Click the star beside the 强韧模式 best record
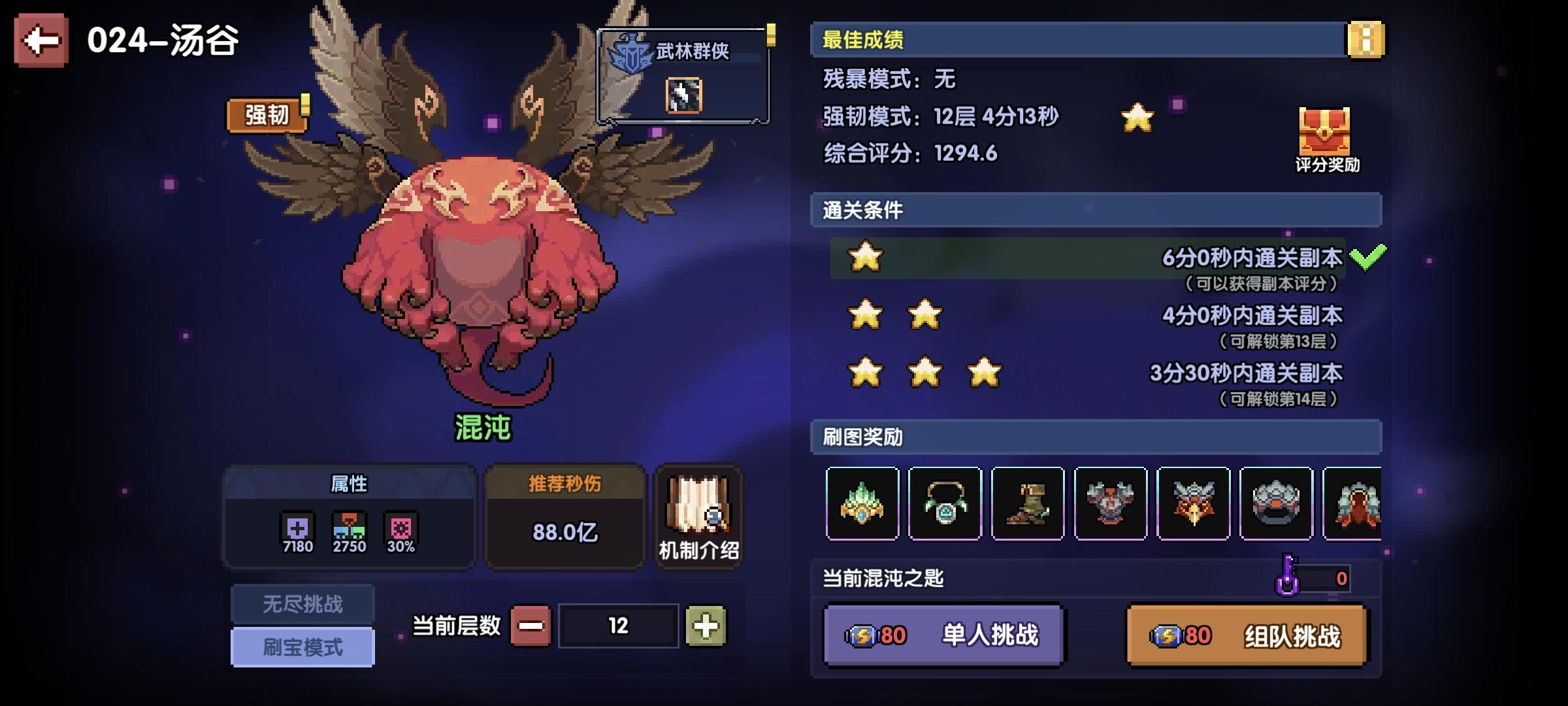This screenshot has height=706, width=1568. click(1137, 116)
